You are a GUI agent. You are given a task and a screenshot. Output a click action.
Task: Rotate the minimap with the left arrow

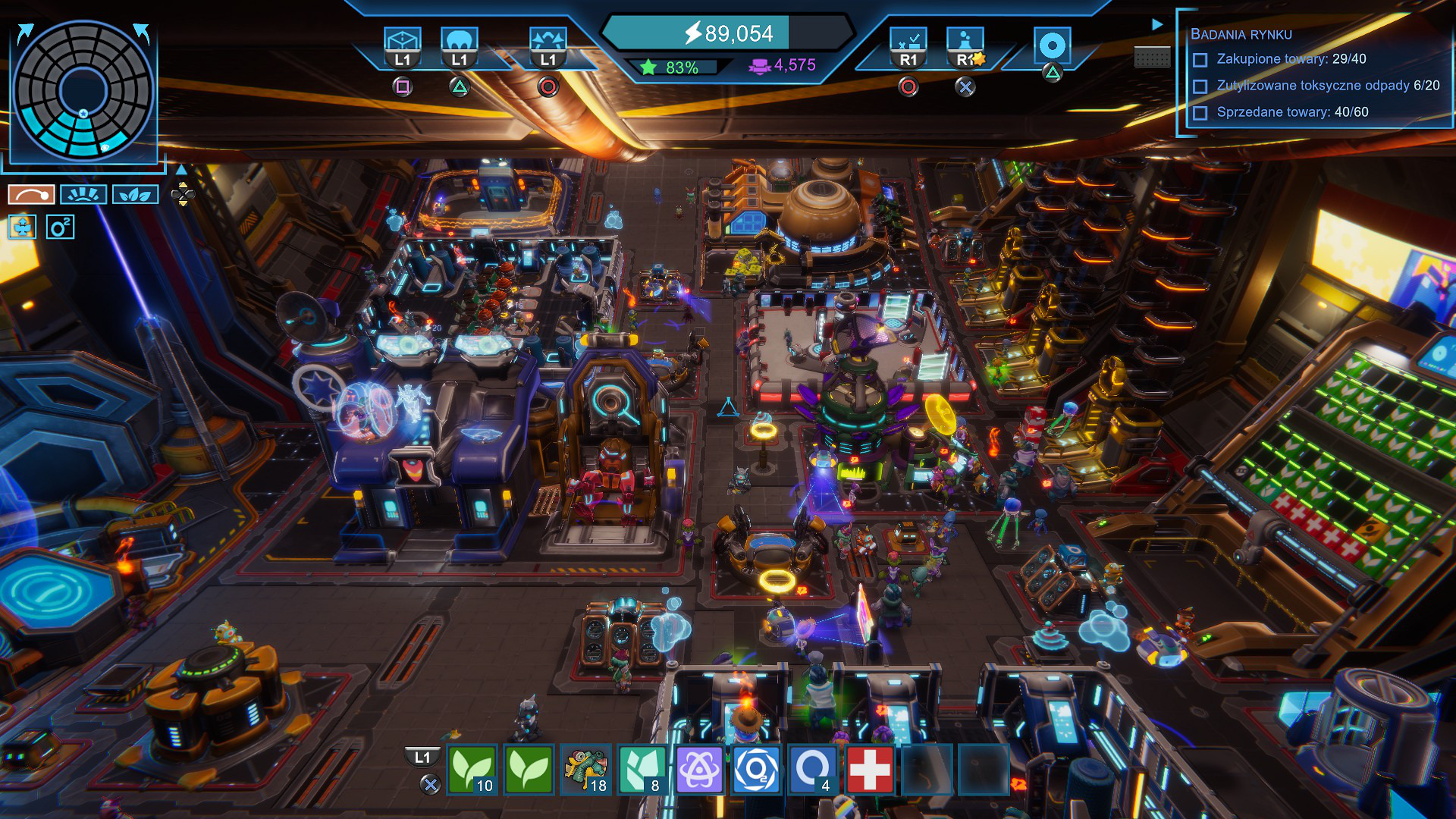25,33
